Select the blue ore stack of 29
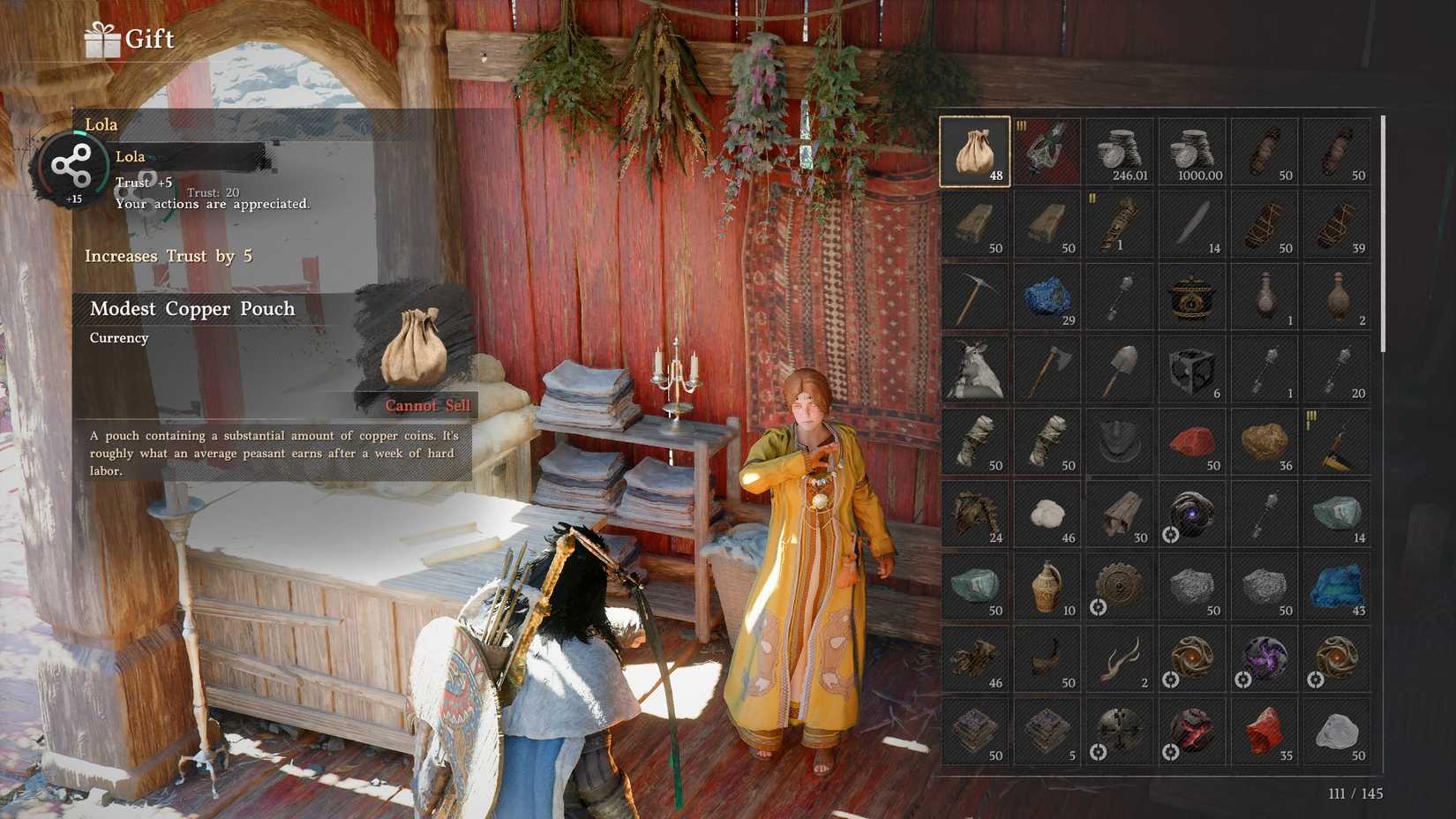This screenshot has width=1456, height=819. point(1047,297)
